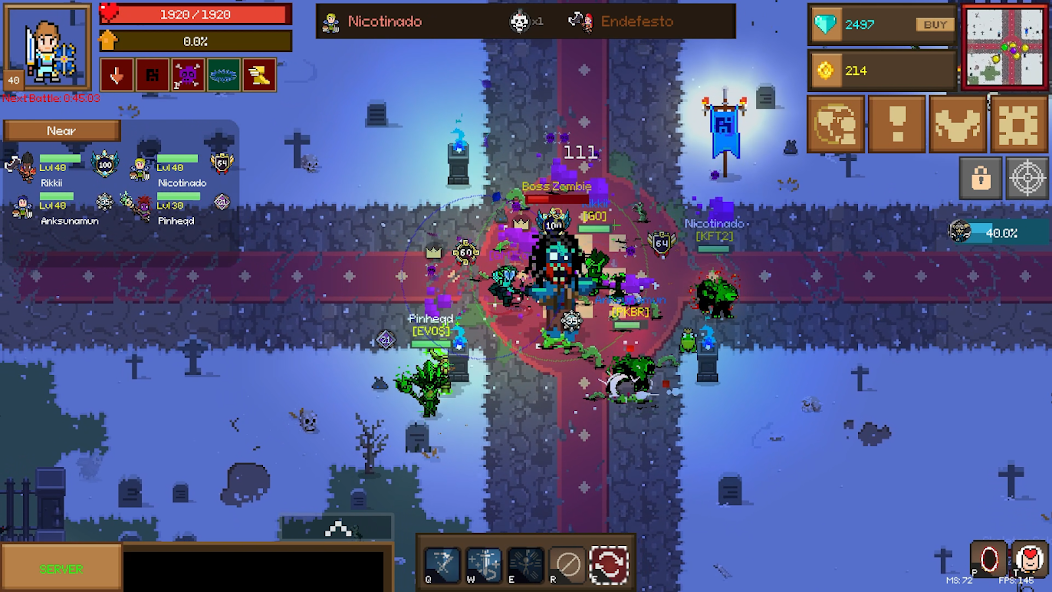Activate the W skill slot
The height and width of the screenshot is (592, 1052).
point(484,564)
